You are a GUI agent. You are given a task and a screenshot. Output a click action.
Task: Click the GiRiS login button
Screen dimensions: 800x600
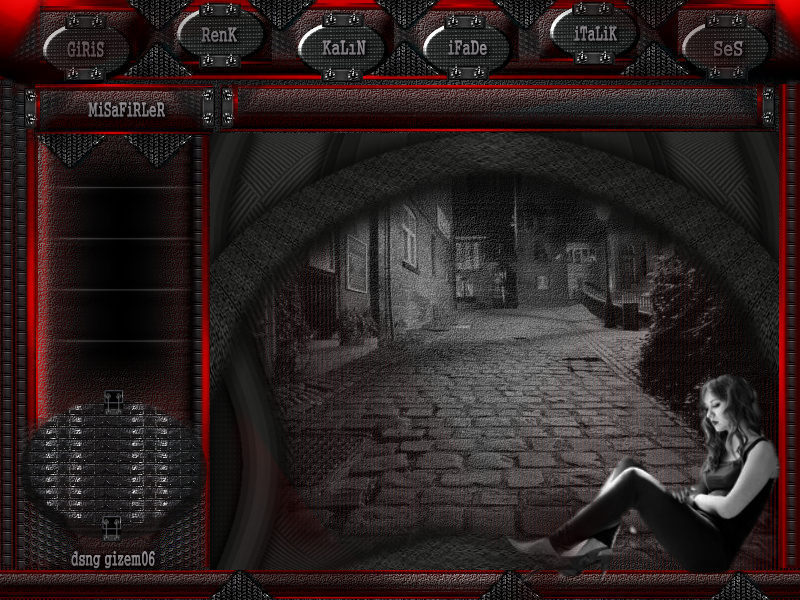tap(86, 47)
